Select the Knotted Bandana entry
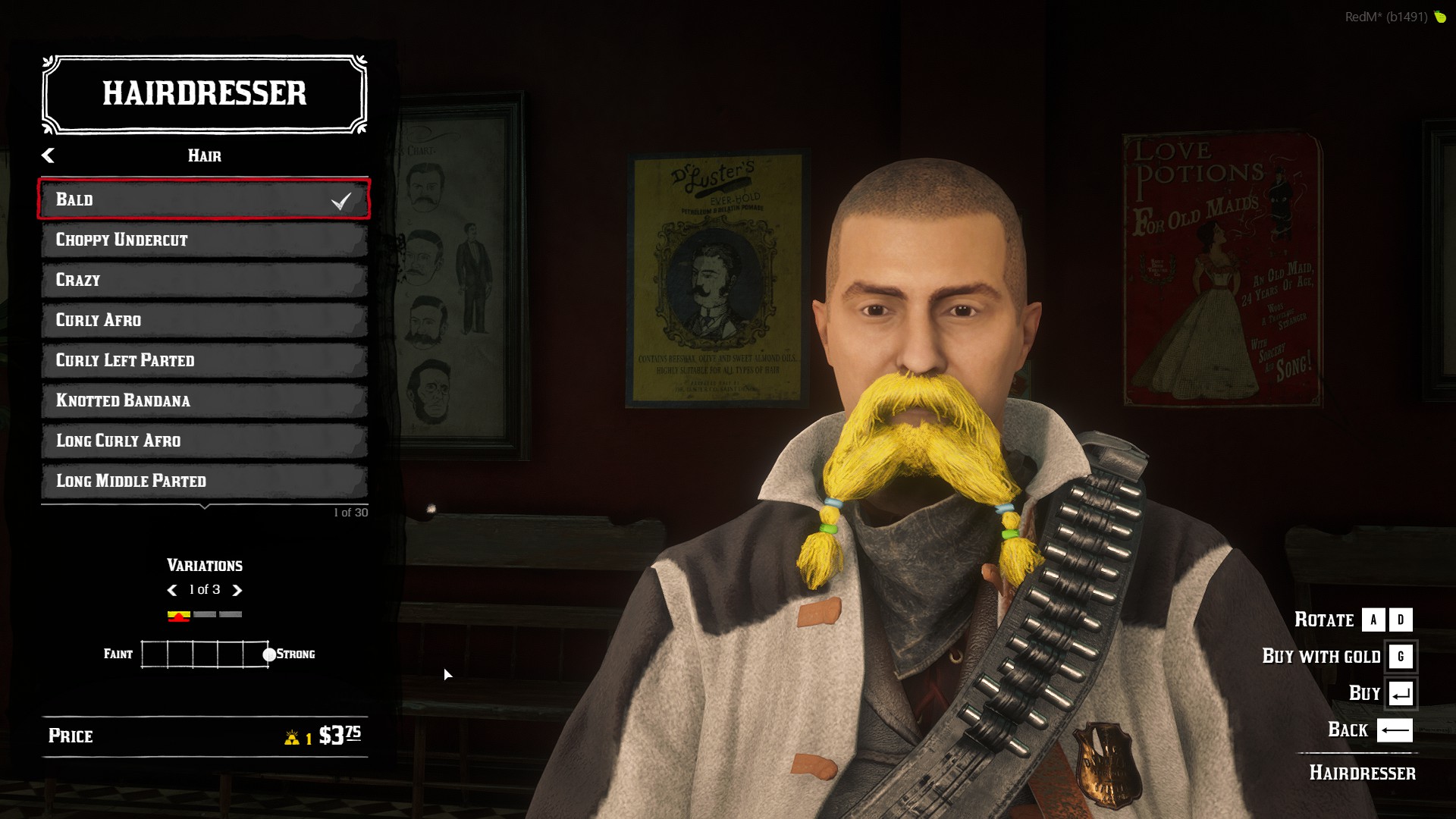Screen dimensions: 1456x819 (204, 400)
